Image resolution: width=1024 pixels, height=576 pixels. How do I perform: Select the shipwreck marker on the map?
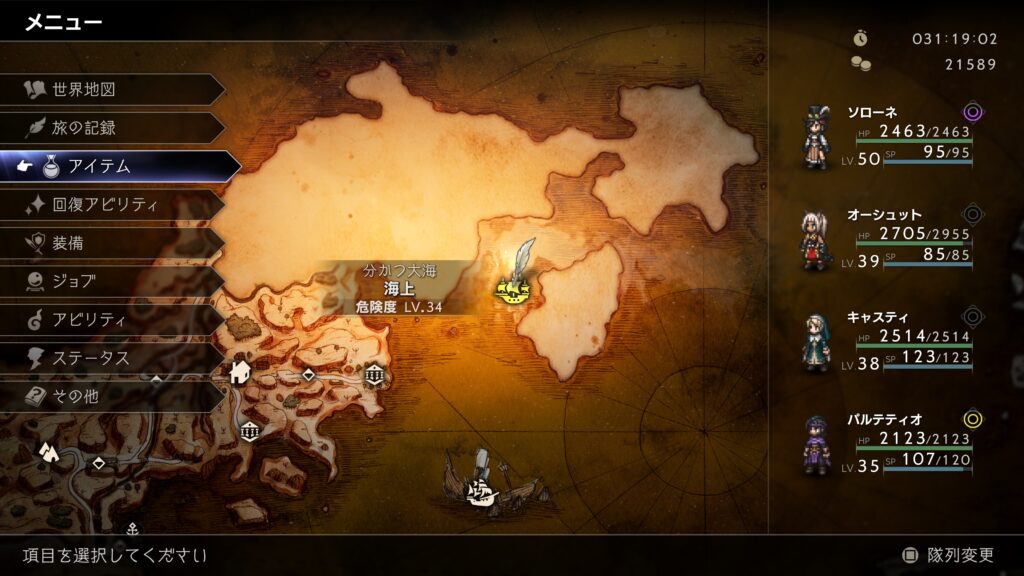click(x=484, y=487)
